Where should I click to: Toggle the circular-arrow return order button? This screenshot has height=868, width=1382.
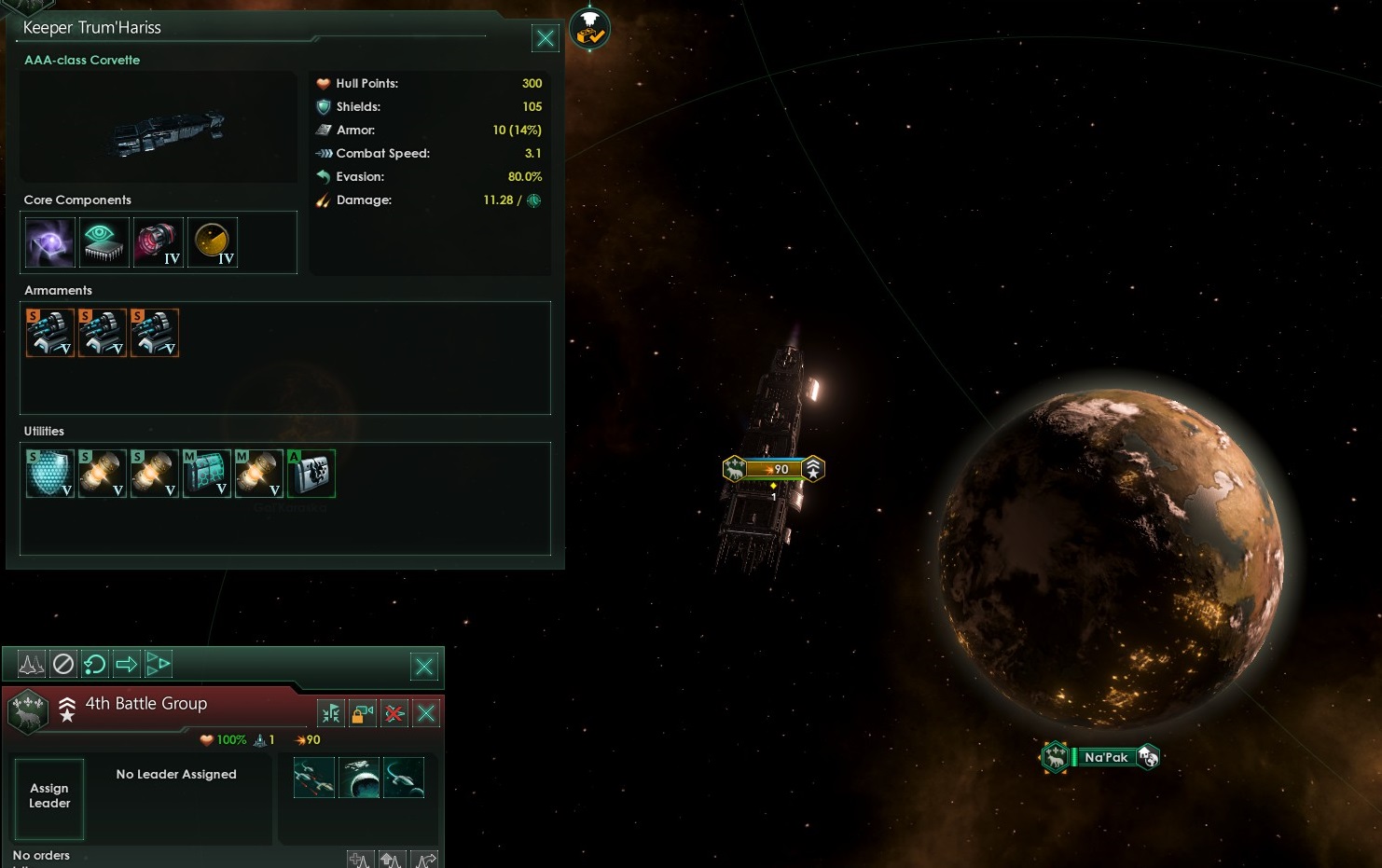coord(94,664)
